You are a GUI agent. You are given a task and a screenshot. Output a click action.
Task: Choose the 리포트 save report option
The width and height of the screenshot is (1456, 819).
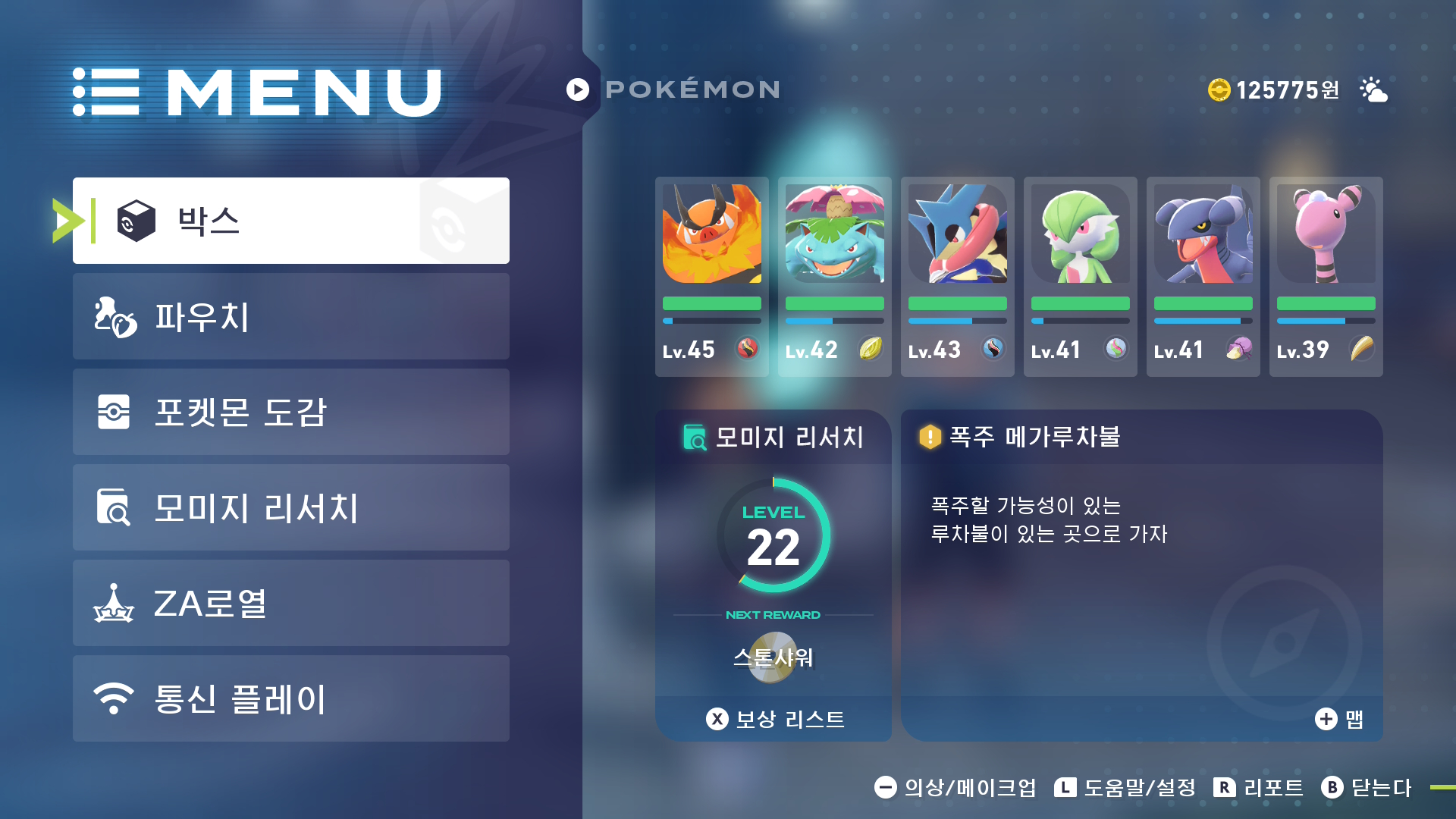(1259, 788)
